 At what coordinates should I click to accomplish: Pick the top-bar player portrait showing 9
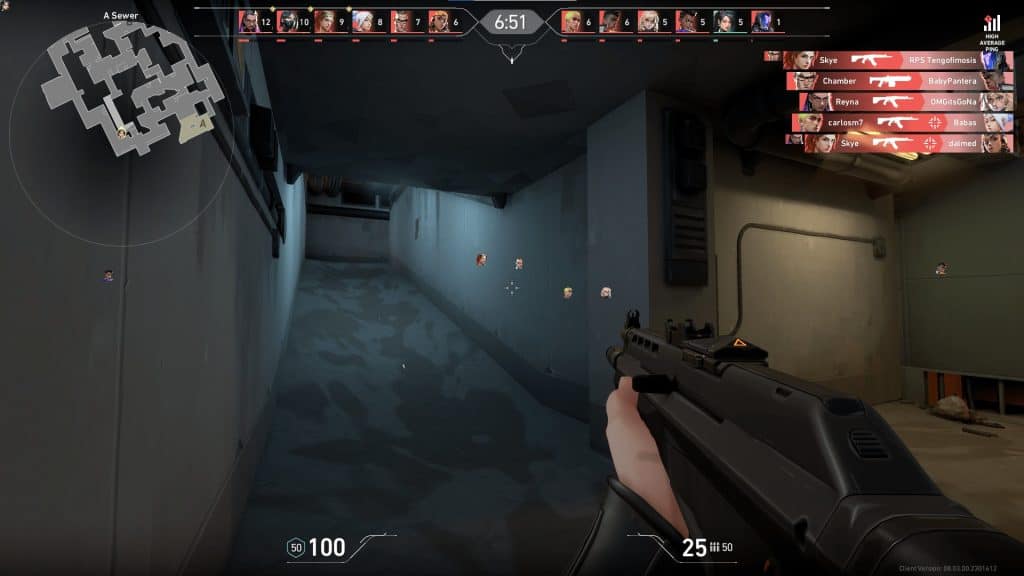point(325,21)
